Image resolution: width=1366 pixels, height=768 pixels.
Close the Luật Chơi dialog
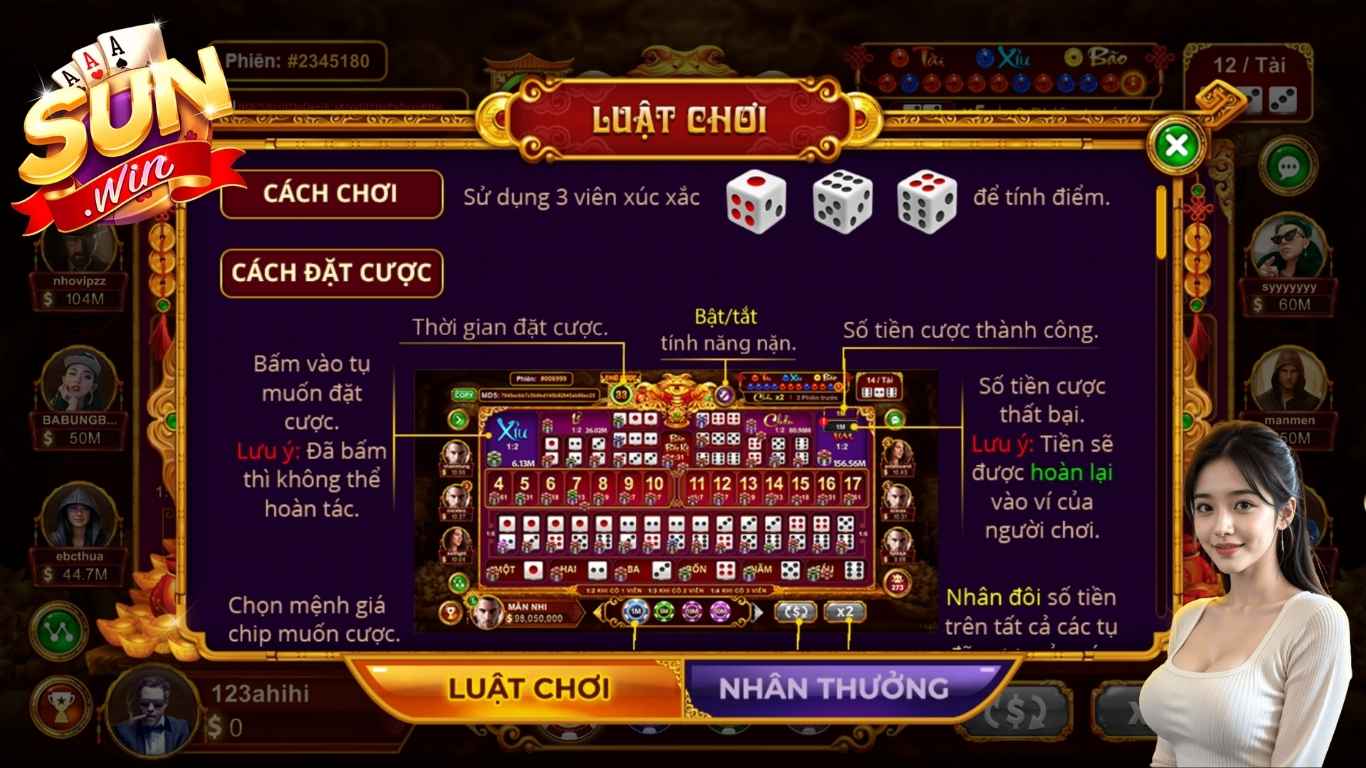pos(1176,146)
